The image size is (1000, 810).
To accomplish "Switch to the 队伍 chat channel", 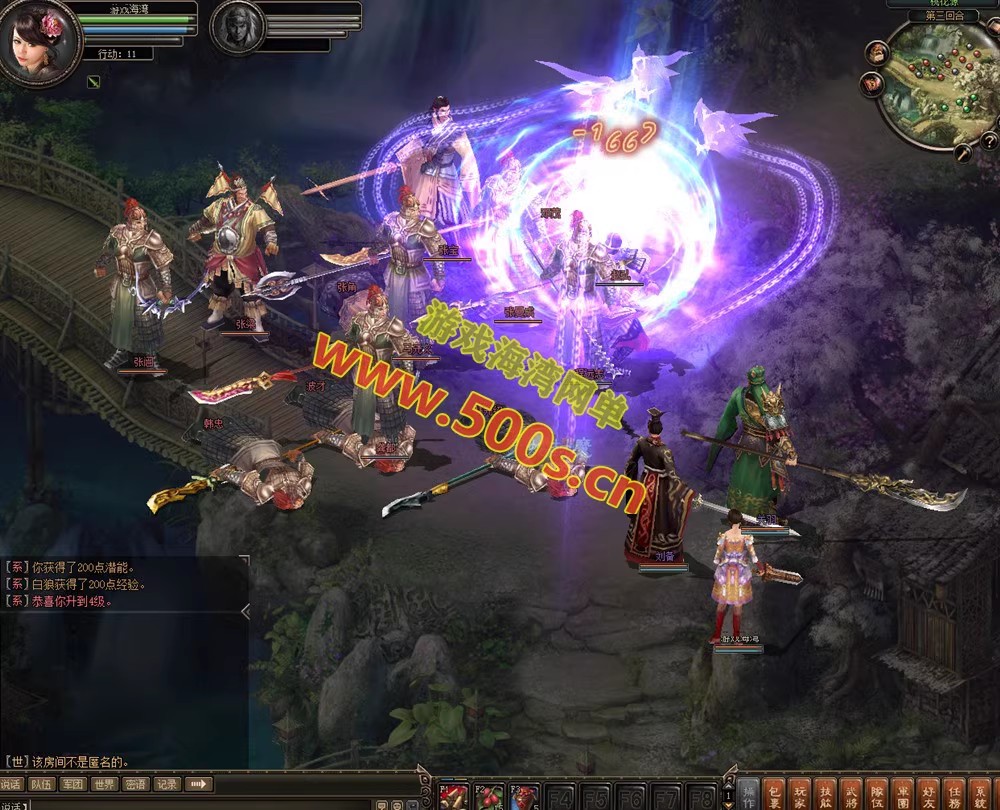I will pos(41,784).
